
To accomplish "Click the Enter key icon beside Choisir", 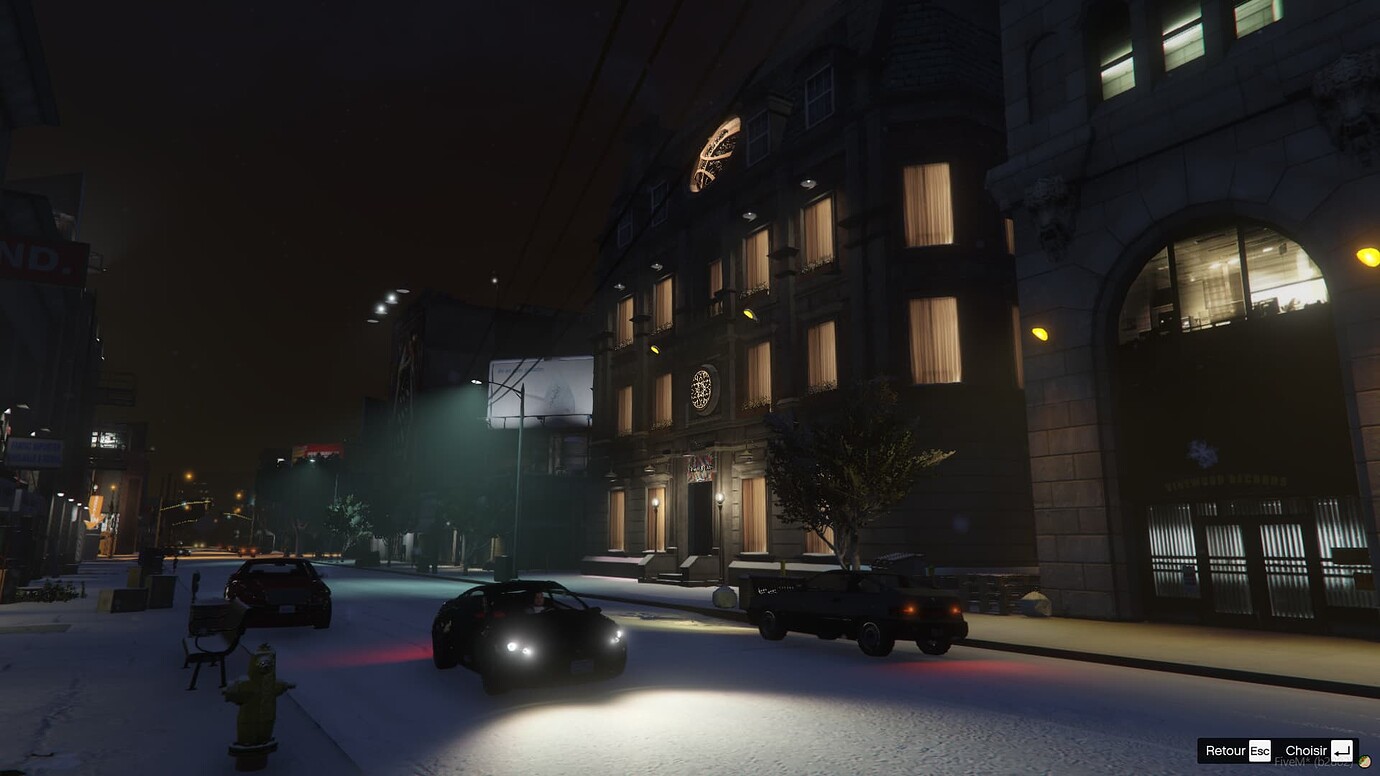I will (1340, 750).
